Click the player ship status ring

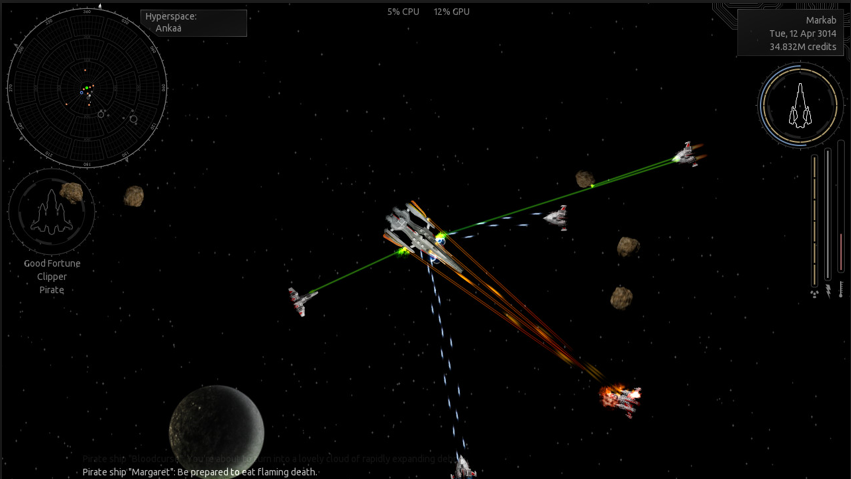(x=798, y=105)
